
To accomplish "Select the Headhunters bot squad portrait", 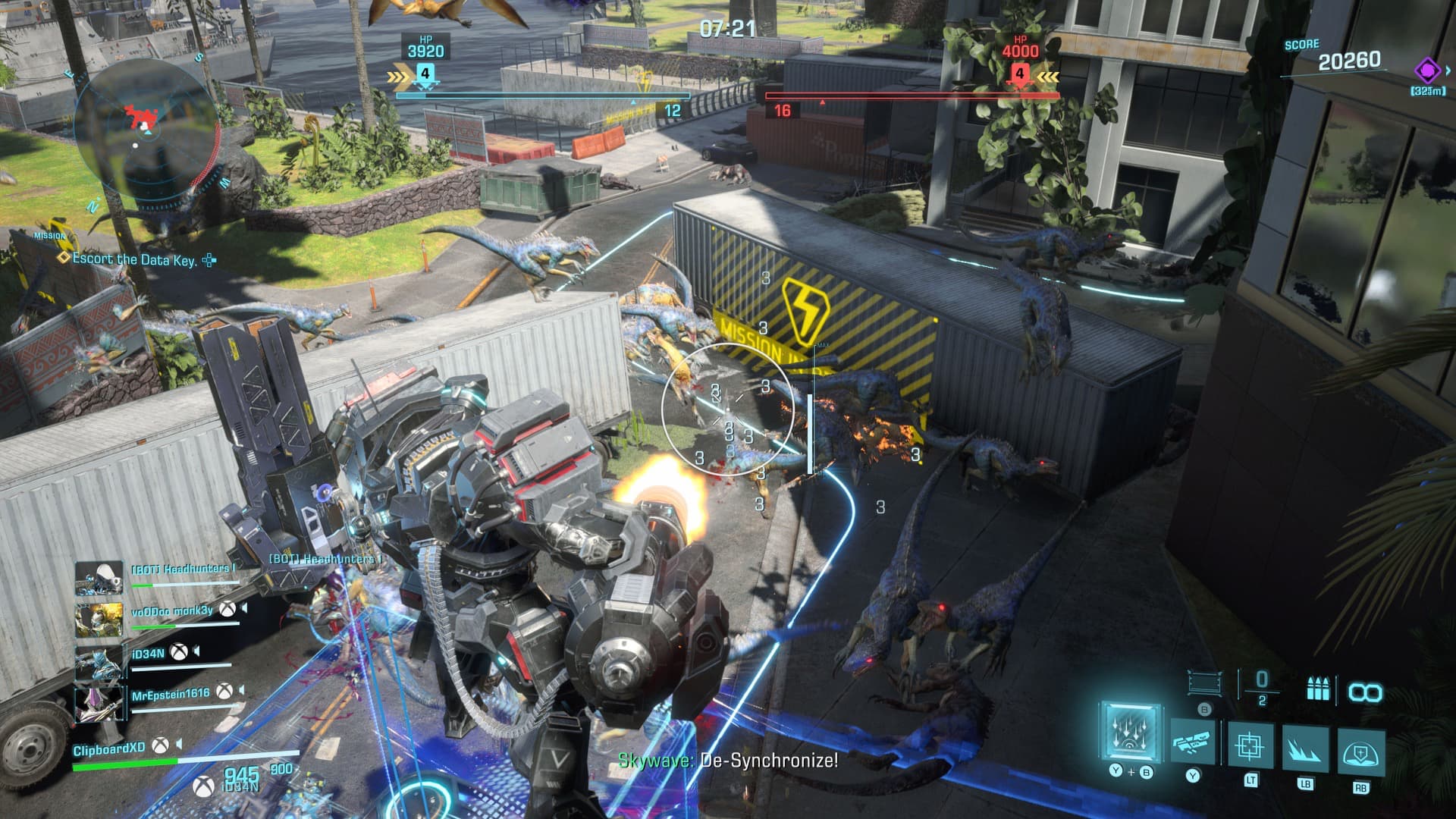I will (99, 578).
